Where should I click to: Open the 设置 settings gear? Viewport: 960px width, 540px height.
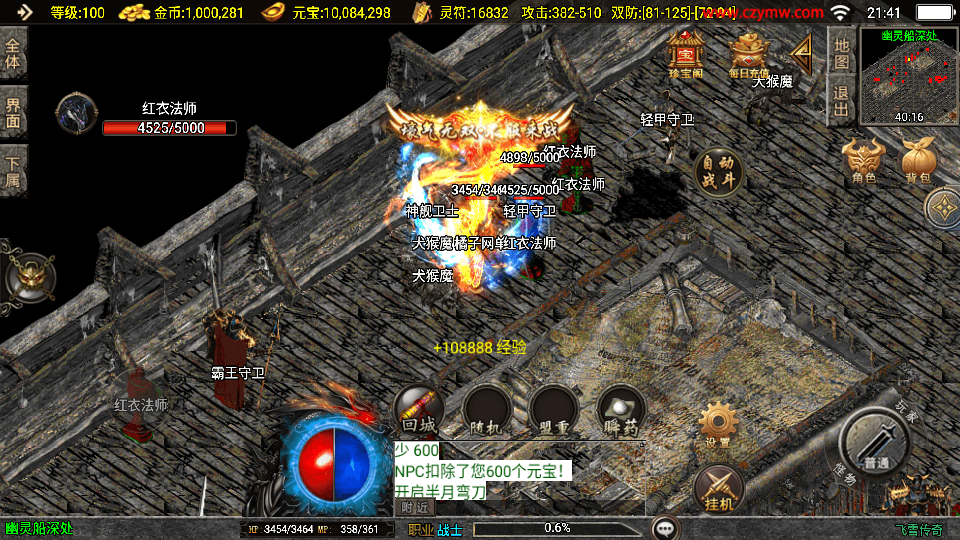click(x=717, y=425)
